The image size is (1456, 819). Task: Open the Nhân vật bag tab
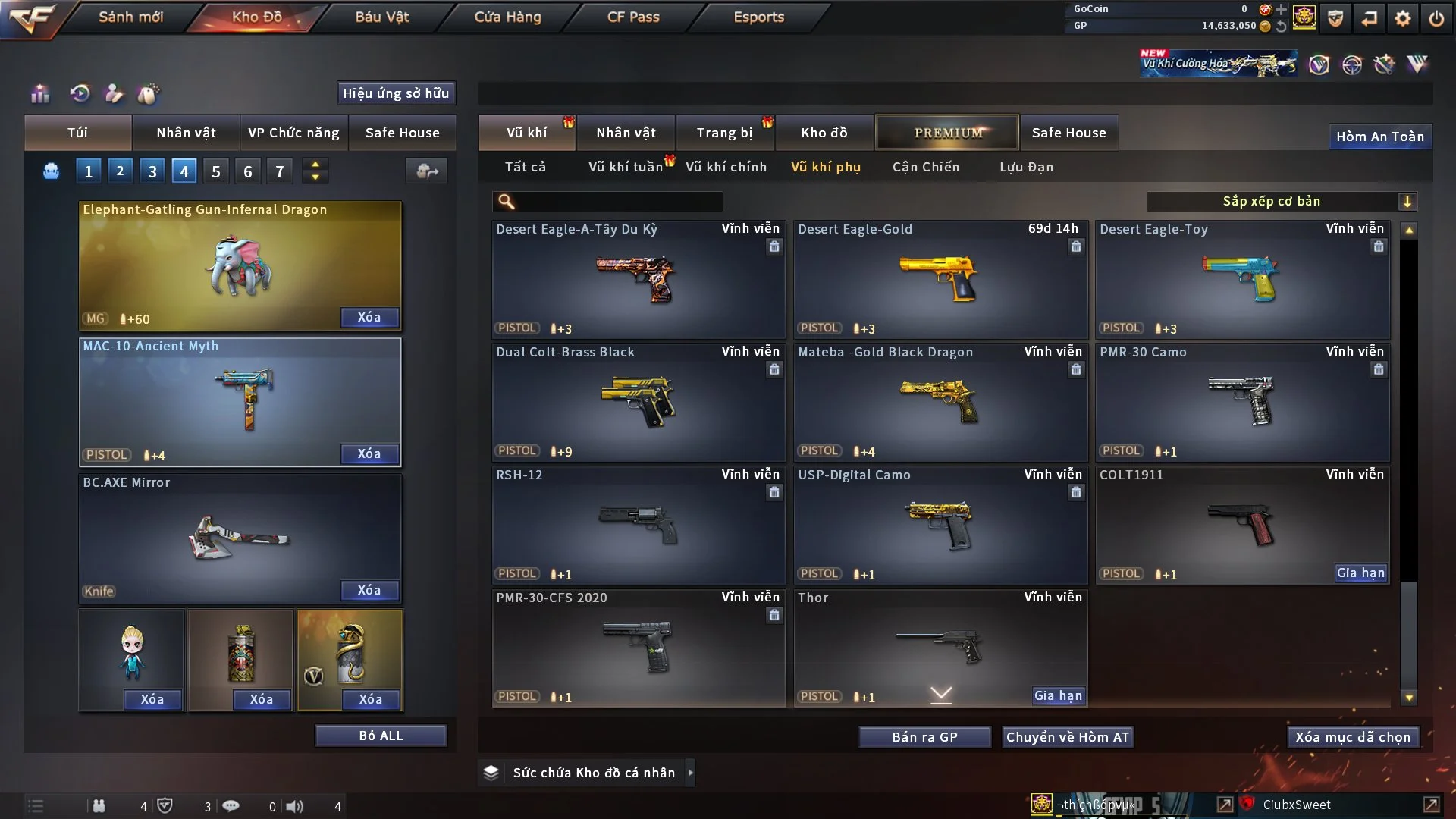186,133
